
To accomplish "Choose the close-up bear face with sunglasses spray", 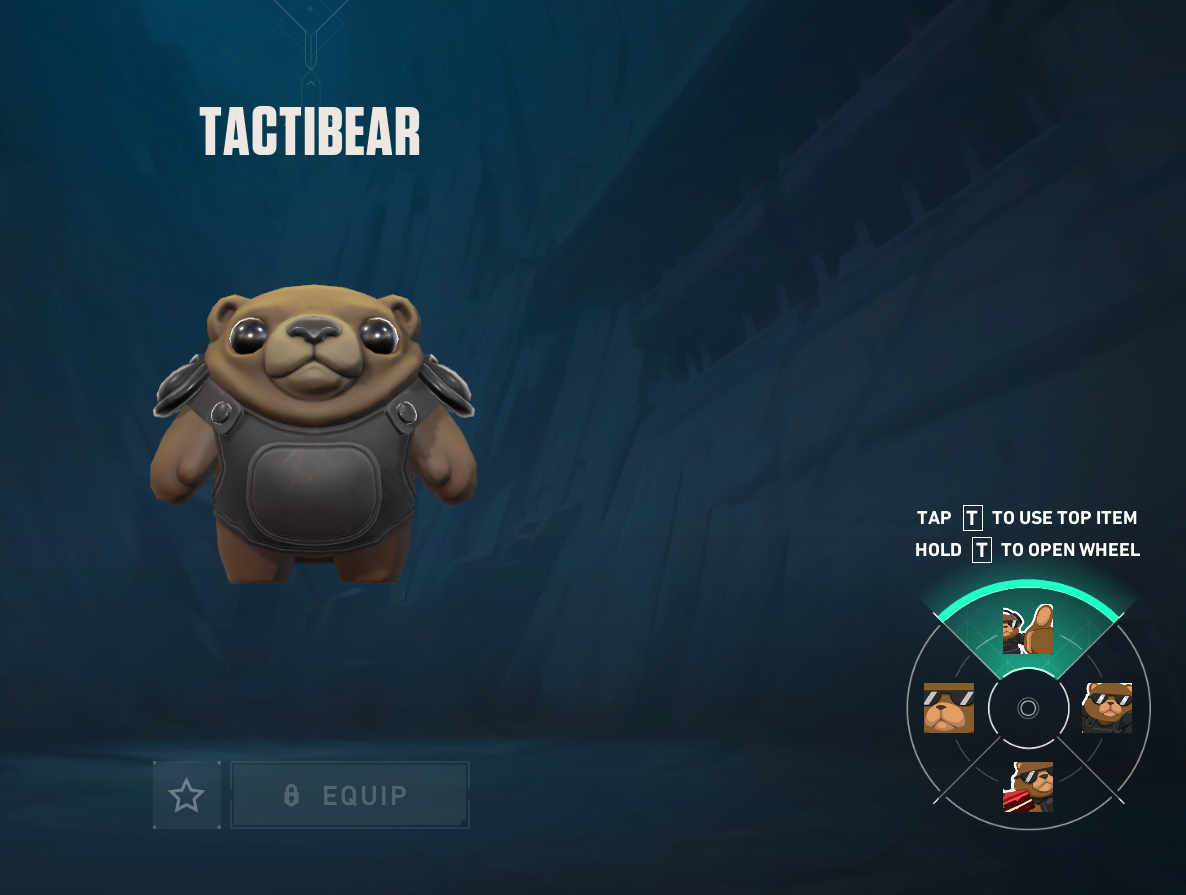I will point(948,708).
